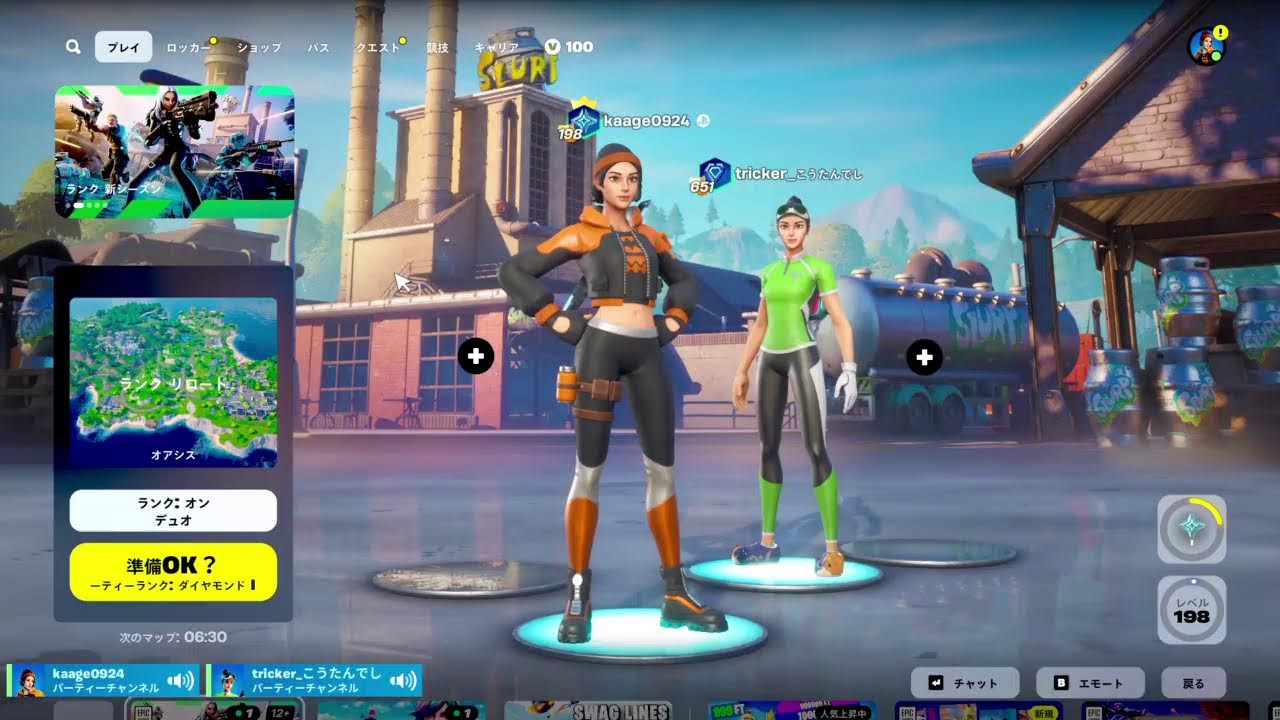
Task: Choose the ランク リロード game mode tile
Action: pyautogui.click(x=173, y=382)
